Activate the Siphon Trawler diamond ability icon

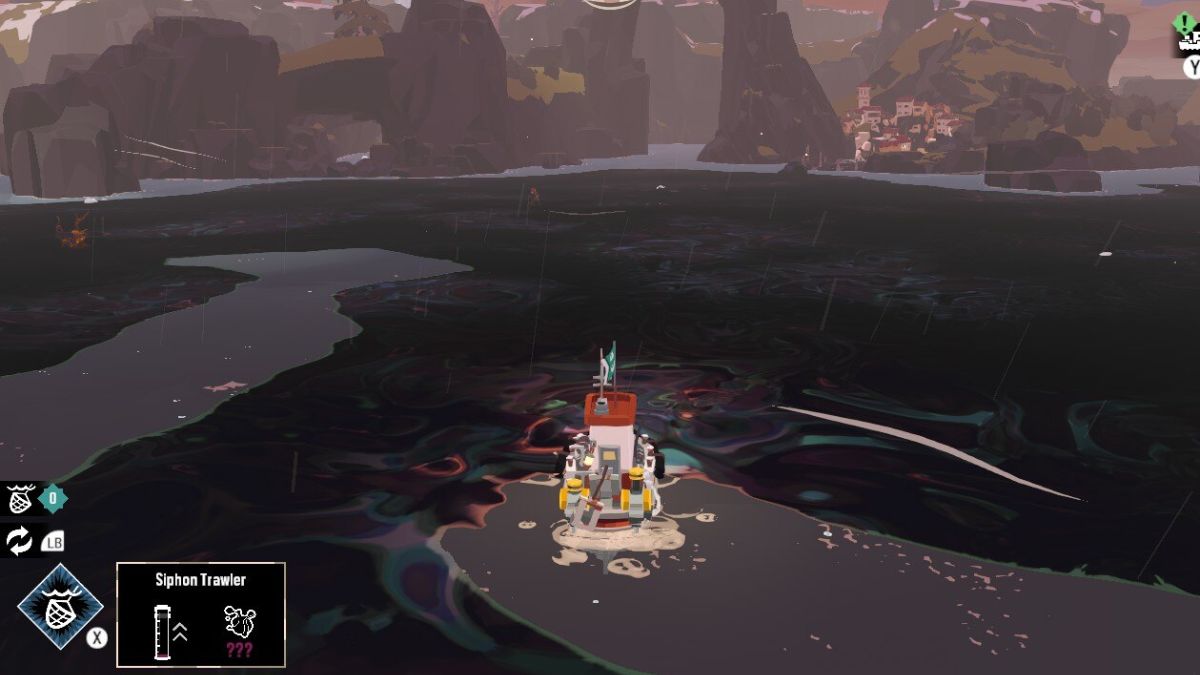[60, 606]
